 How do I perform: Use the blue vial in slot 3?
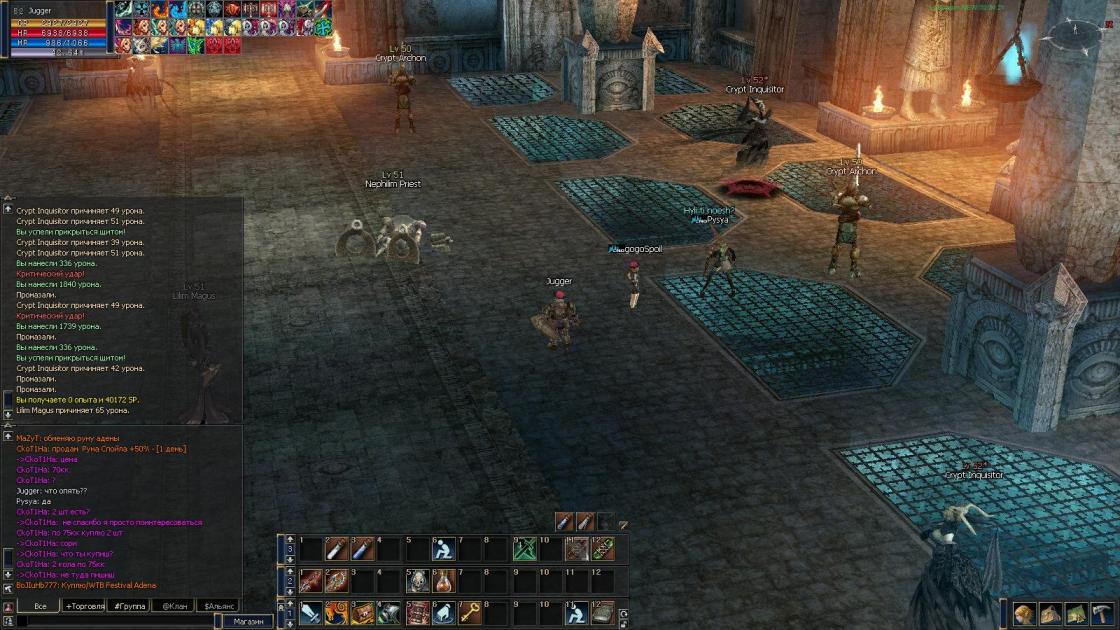point(363,548)
